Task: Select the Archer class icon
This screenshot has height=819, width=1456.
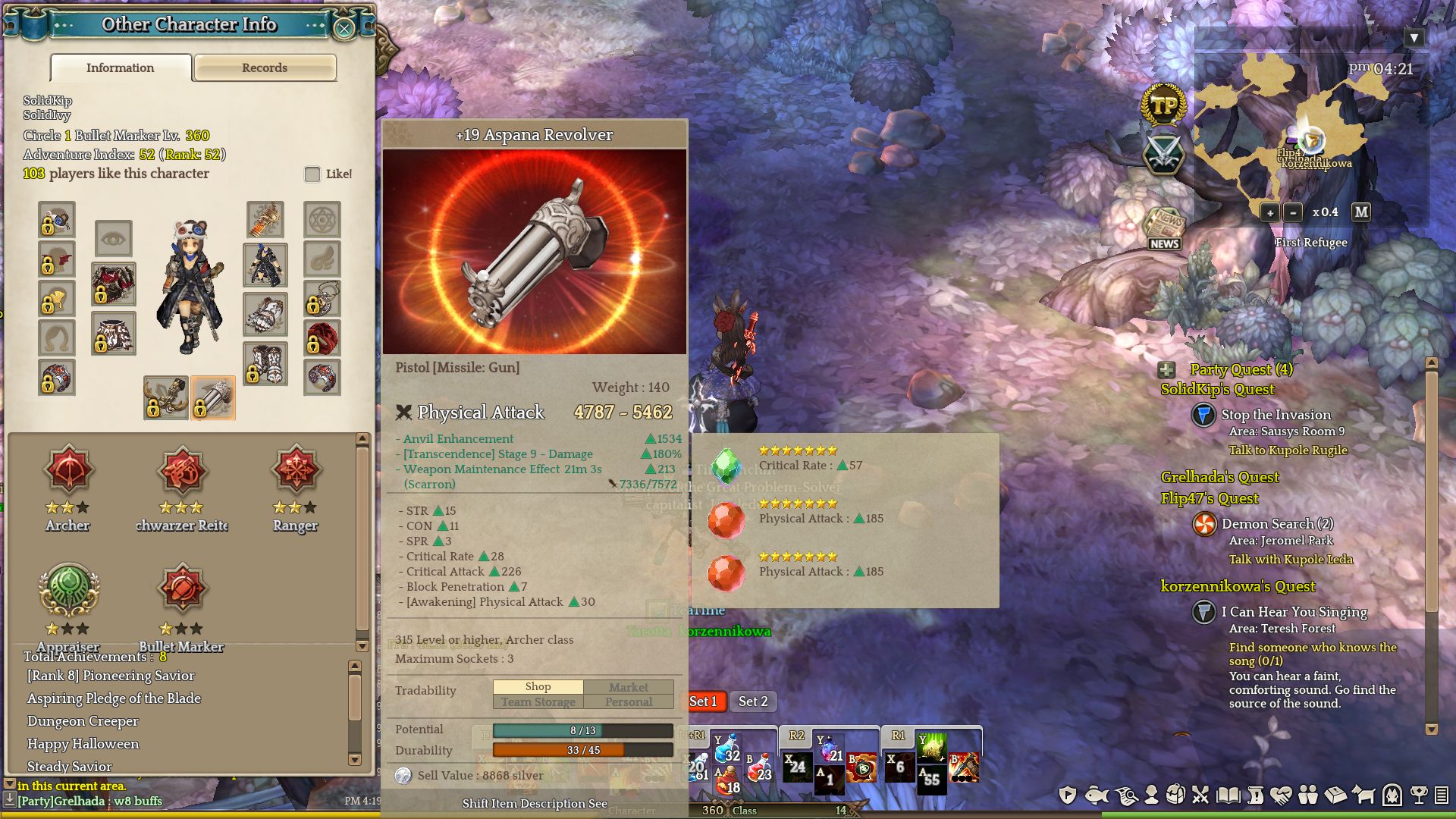Action: pos(68,470)
